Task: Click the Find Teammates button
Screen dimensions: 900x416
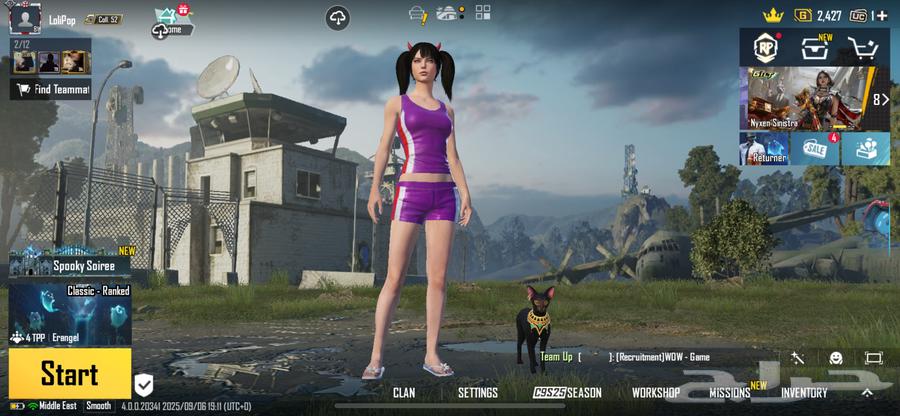Action: (x=51, y=89)
